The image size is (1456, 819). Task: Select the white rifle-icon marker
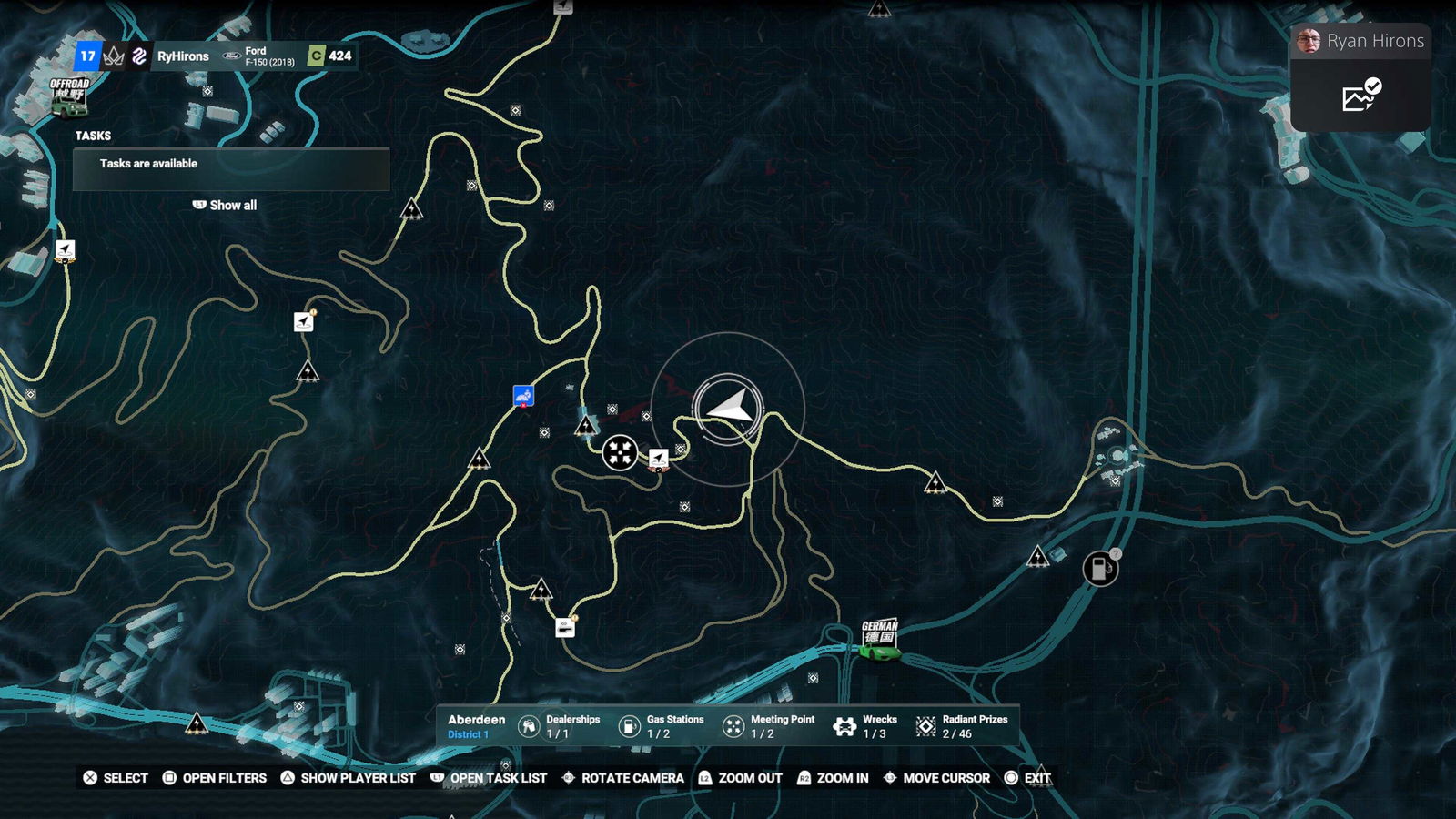[x=565, y=627]
